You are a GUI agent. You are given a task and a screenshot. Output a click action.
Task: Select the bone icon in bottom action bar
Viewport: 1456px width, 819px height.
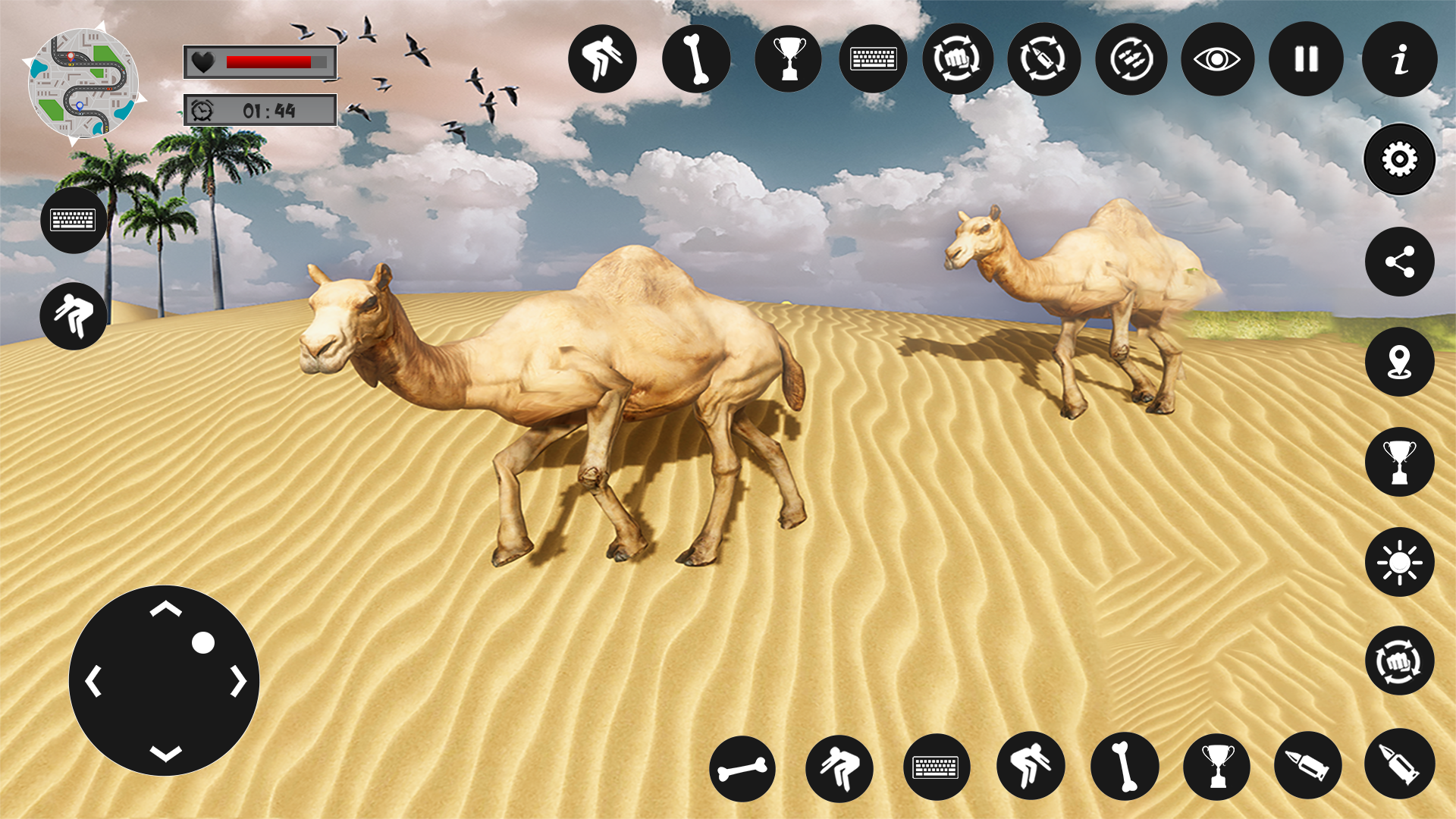(x=742, y=768)
